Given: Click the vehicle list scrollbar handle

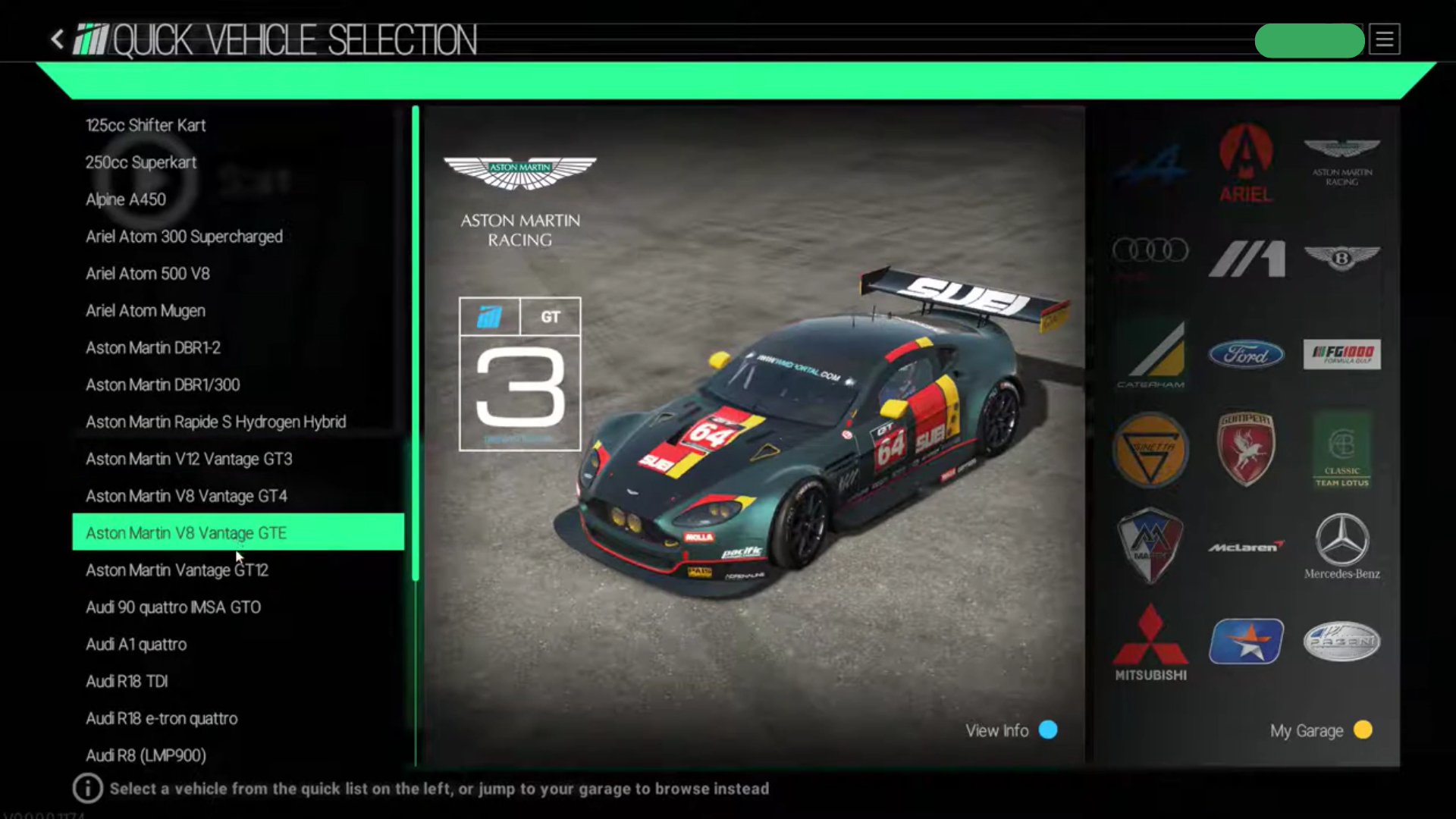Looking at the screenshot, I should pyautogui.click(x=416, y=341).
